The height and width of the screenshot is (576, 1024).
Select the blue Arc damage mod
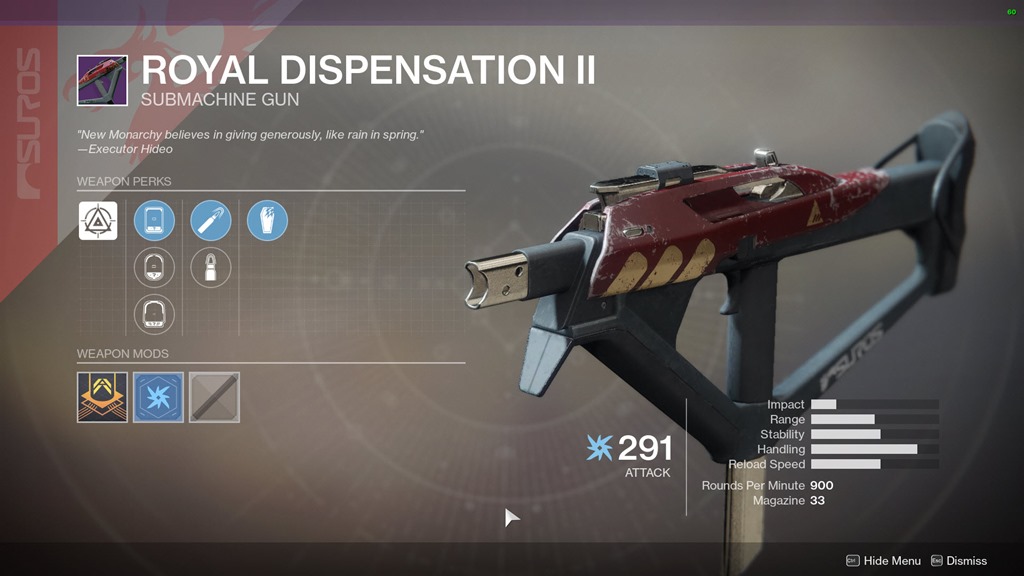coord(158,397)
